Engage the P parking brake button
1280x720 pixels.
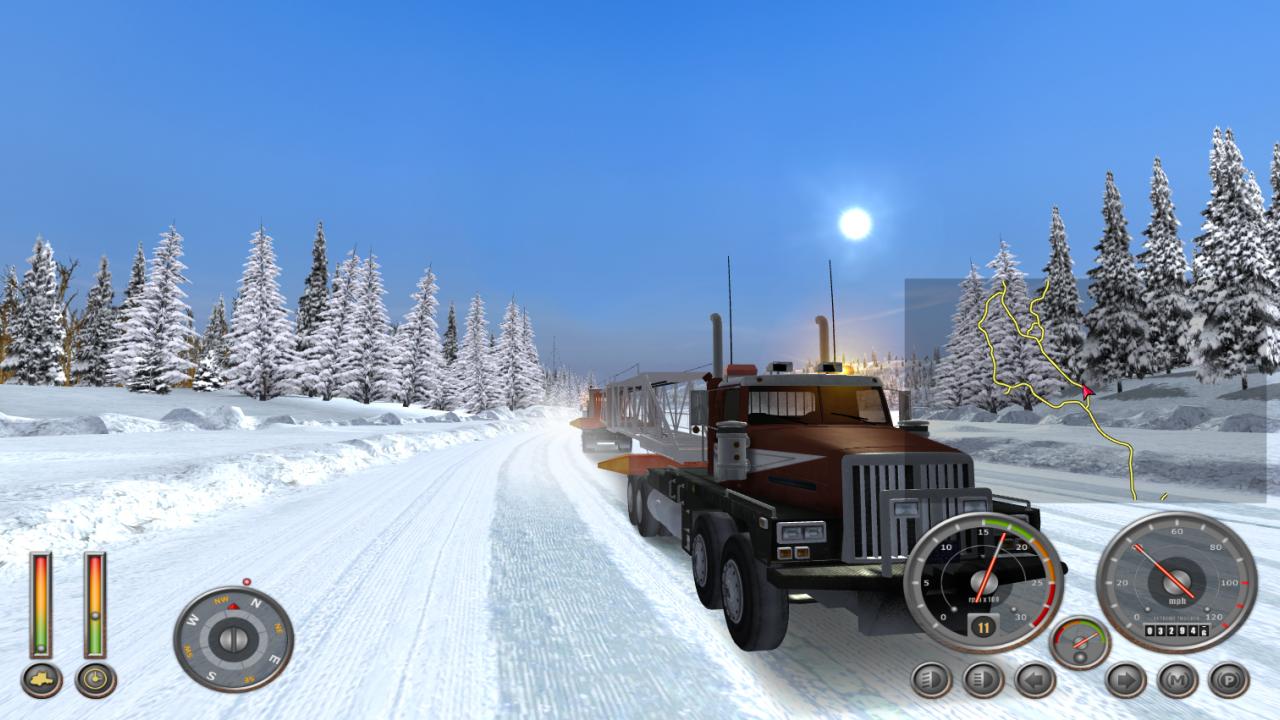point(1229,680)
